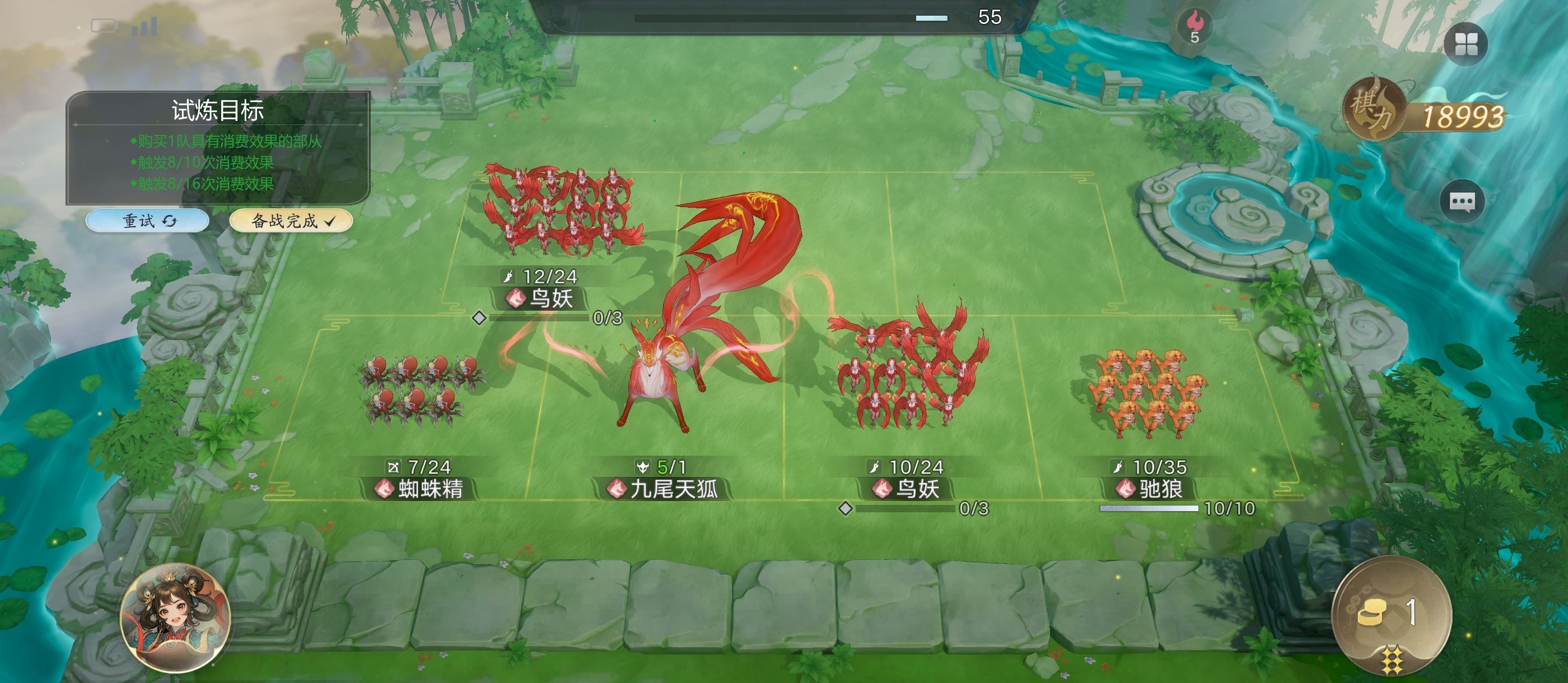Confirm with 备战完成 button
This screenshot has height=683, width=1568.
pos(291,221)
